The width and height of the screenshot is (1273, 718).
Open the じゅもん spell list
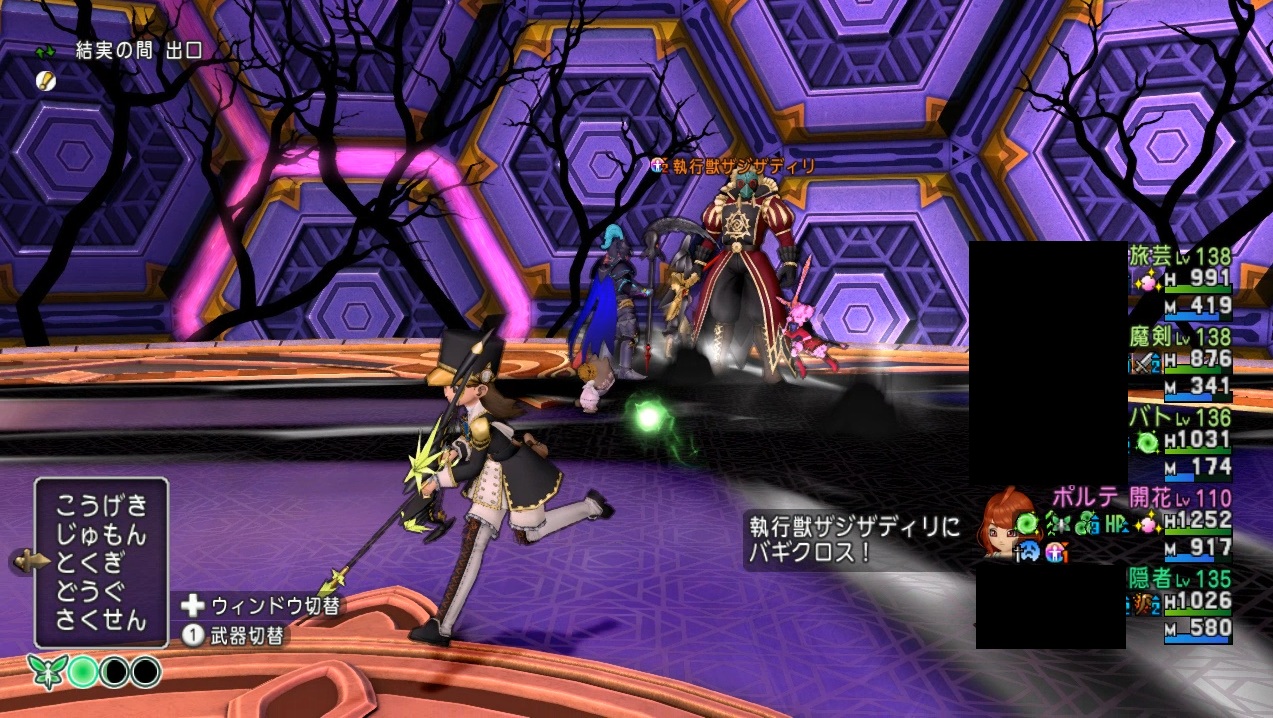(101, 533)
